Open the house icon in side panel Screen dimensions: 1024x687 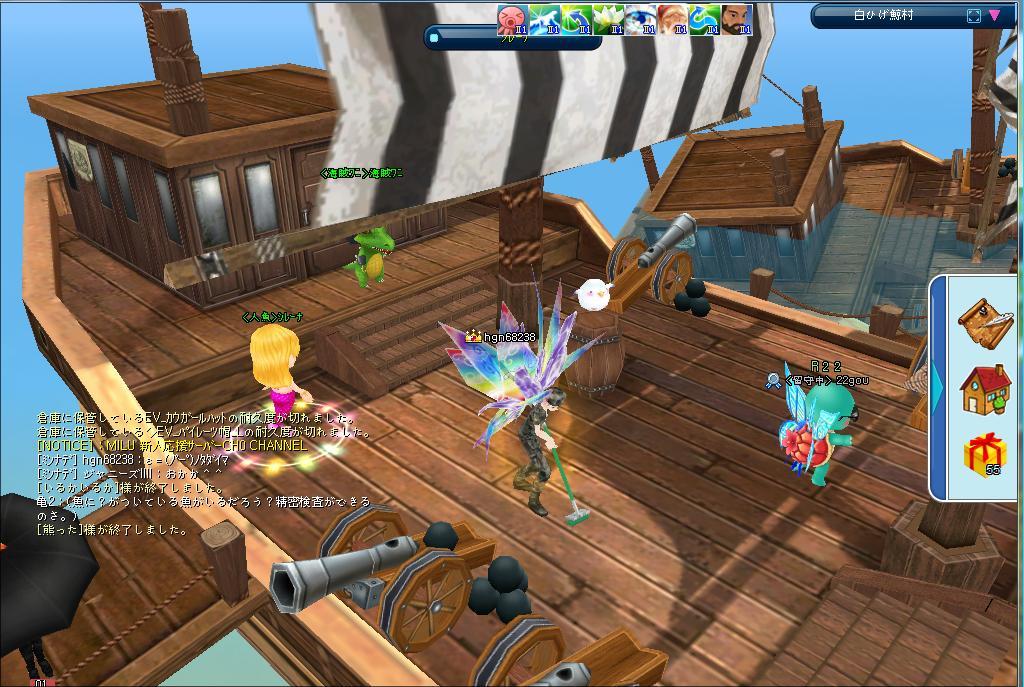pos(986,389)
